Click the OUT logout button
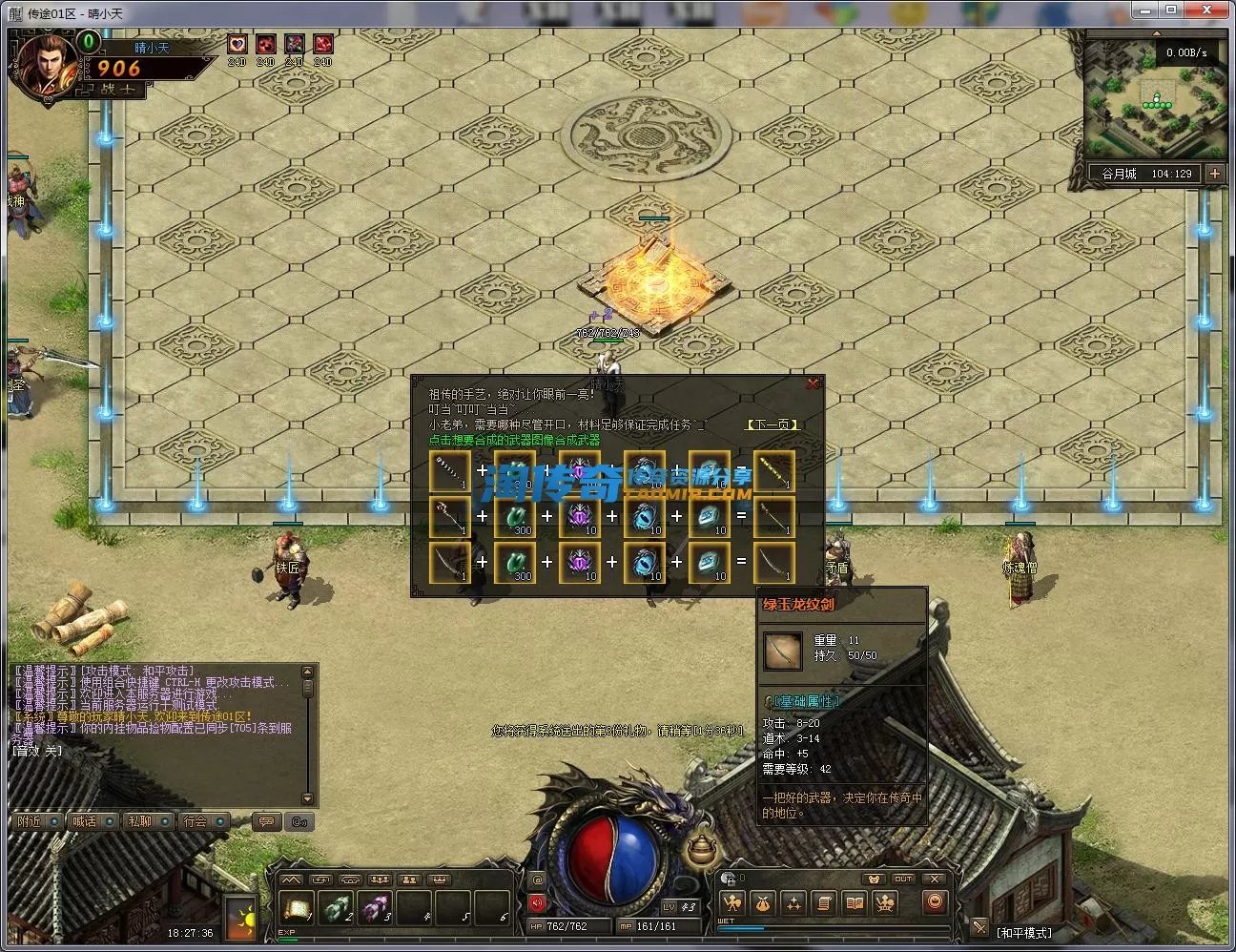The height and width of the screenshot is (952, 1236). 902,879
